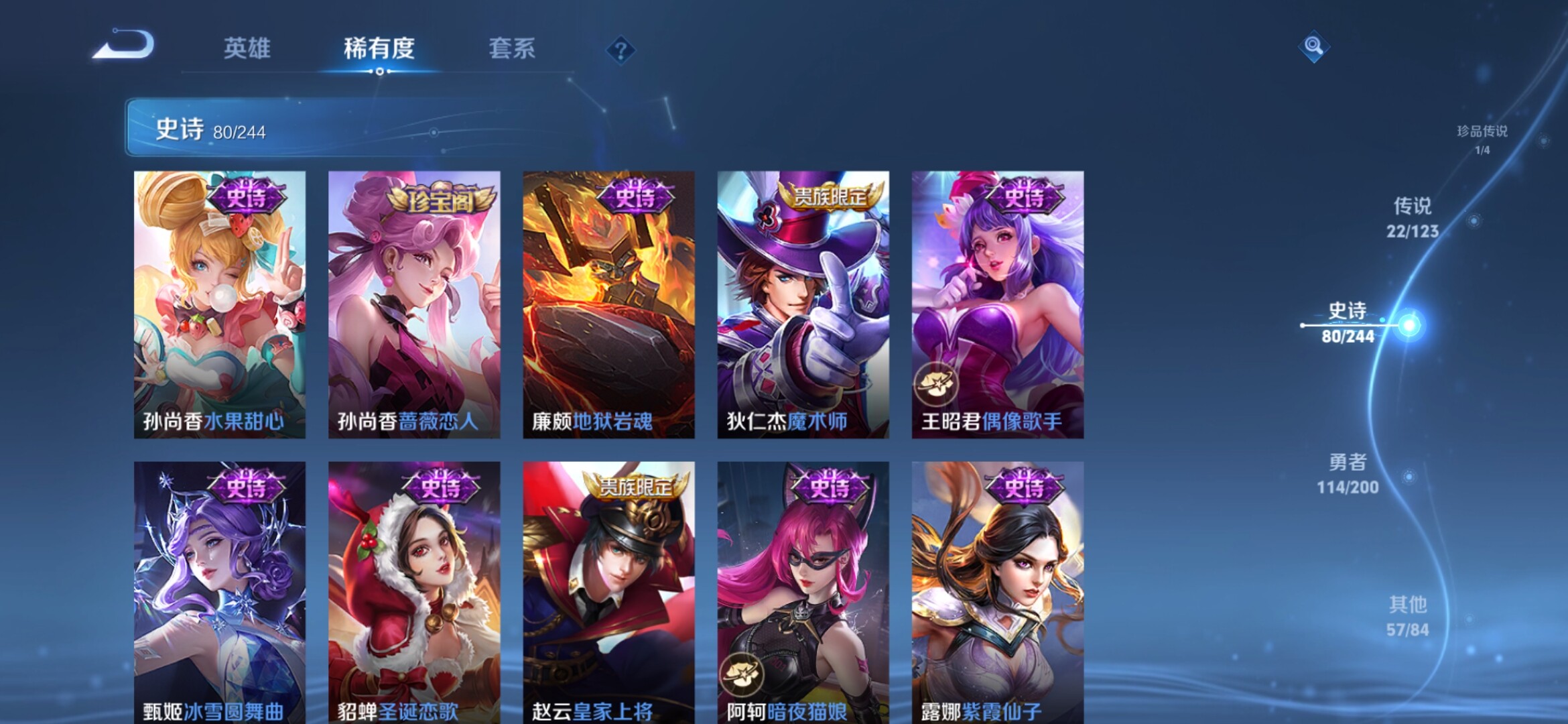Select the 孙尚香 水果甜心 skin card

pyautogui.click(x=220, y=304)
